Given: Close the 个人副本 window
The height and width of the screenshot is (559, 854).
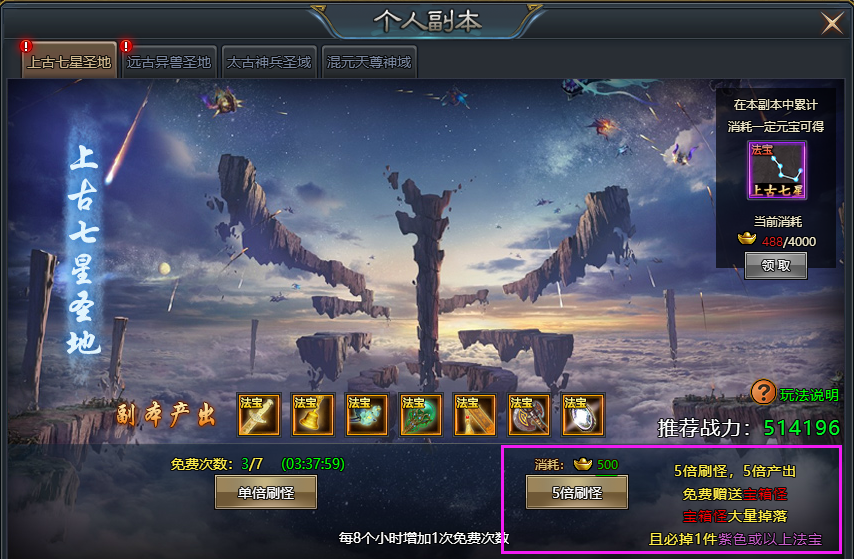Looking at the screenshot, I should [831, 22].
